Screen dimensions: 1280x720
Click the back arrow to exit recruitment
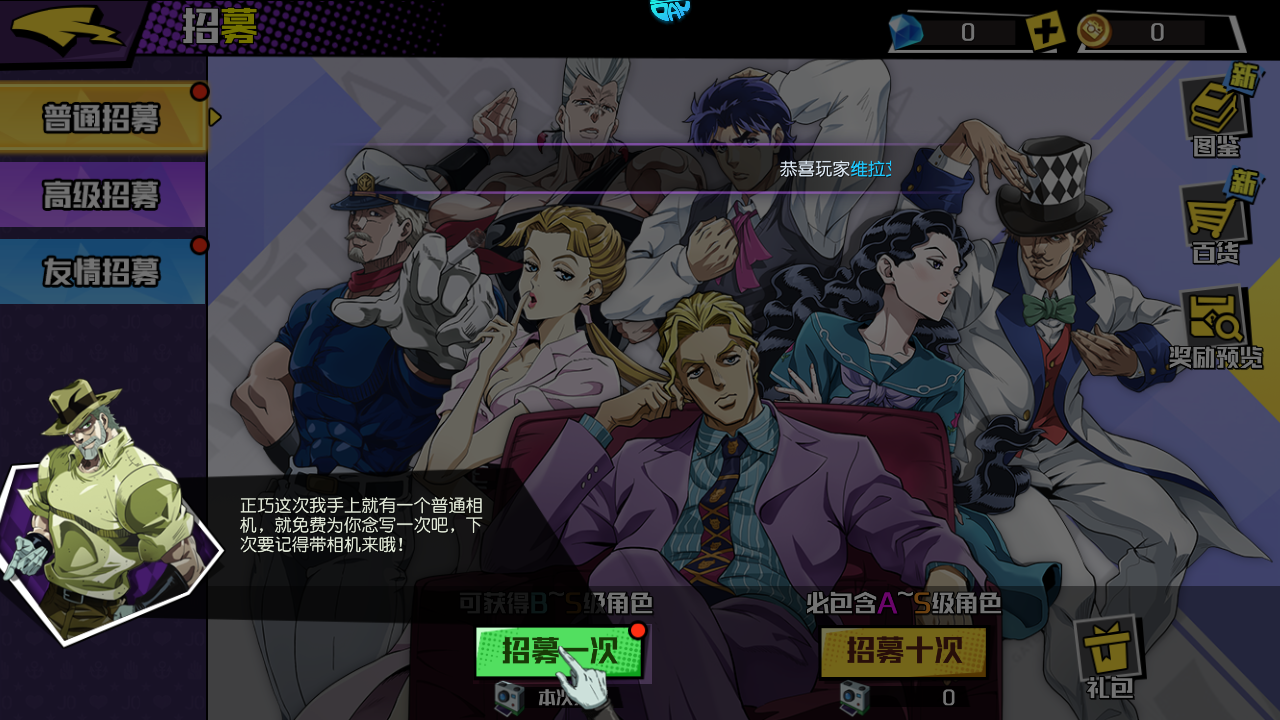tap(65, 28)
